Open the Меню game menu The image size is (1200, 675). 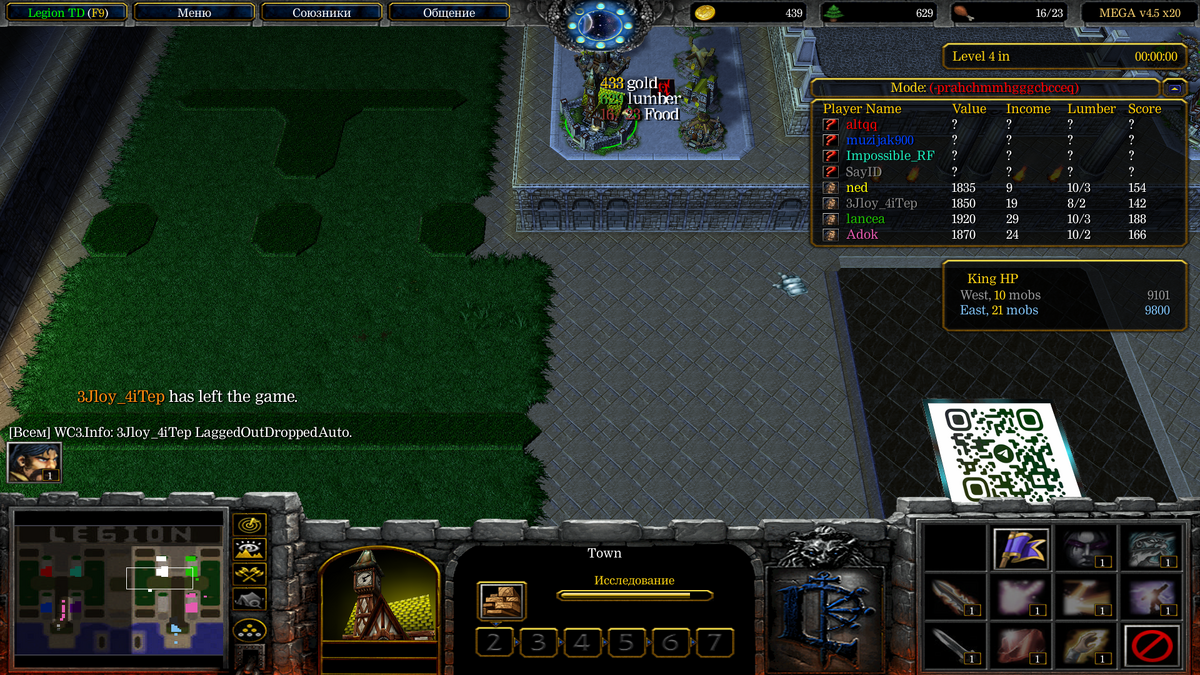(193, 13)
